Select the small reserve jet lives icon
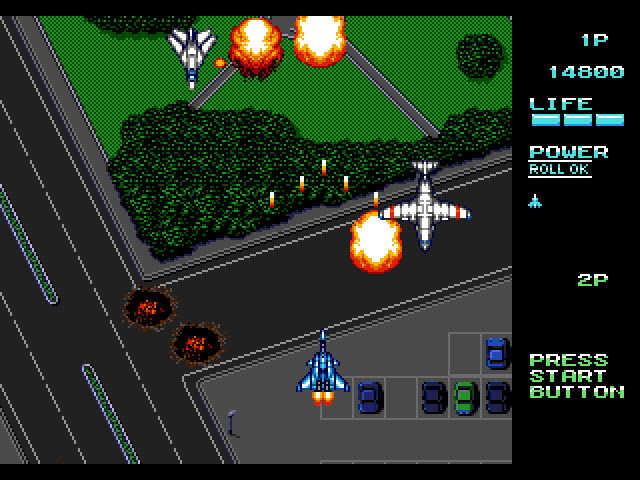Viewport: 640px width, 480px height. click(x=535, y=201)
